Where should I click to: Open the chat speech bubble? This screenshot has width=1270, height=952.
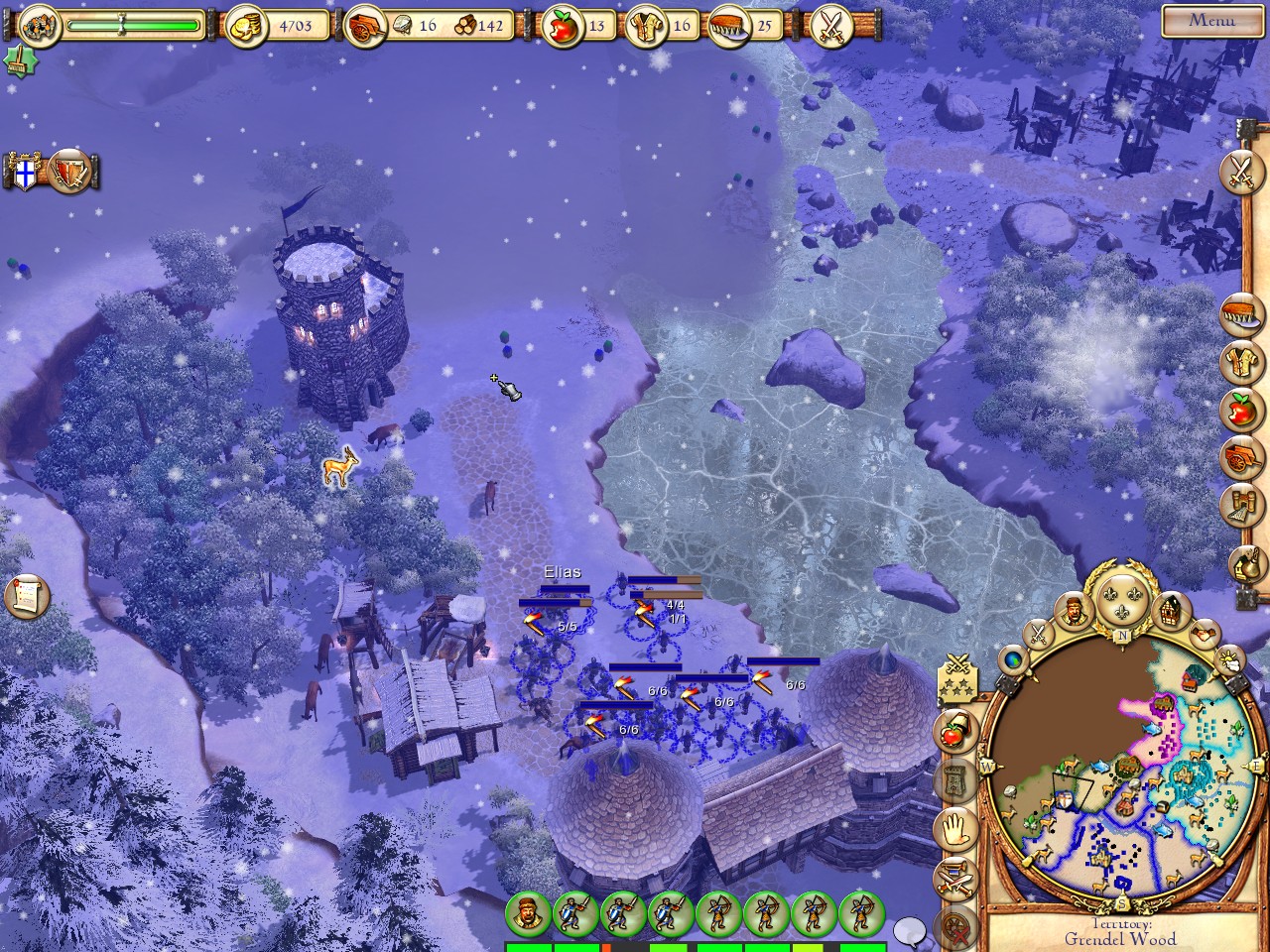pos(909,932)
